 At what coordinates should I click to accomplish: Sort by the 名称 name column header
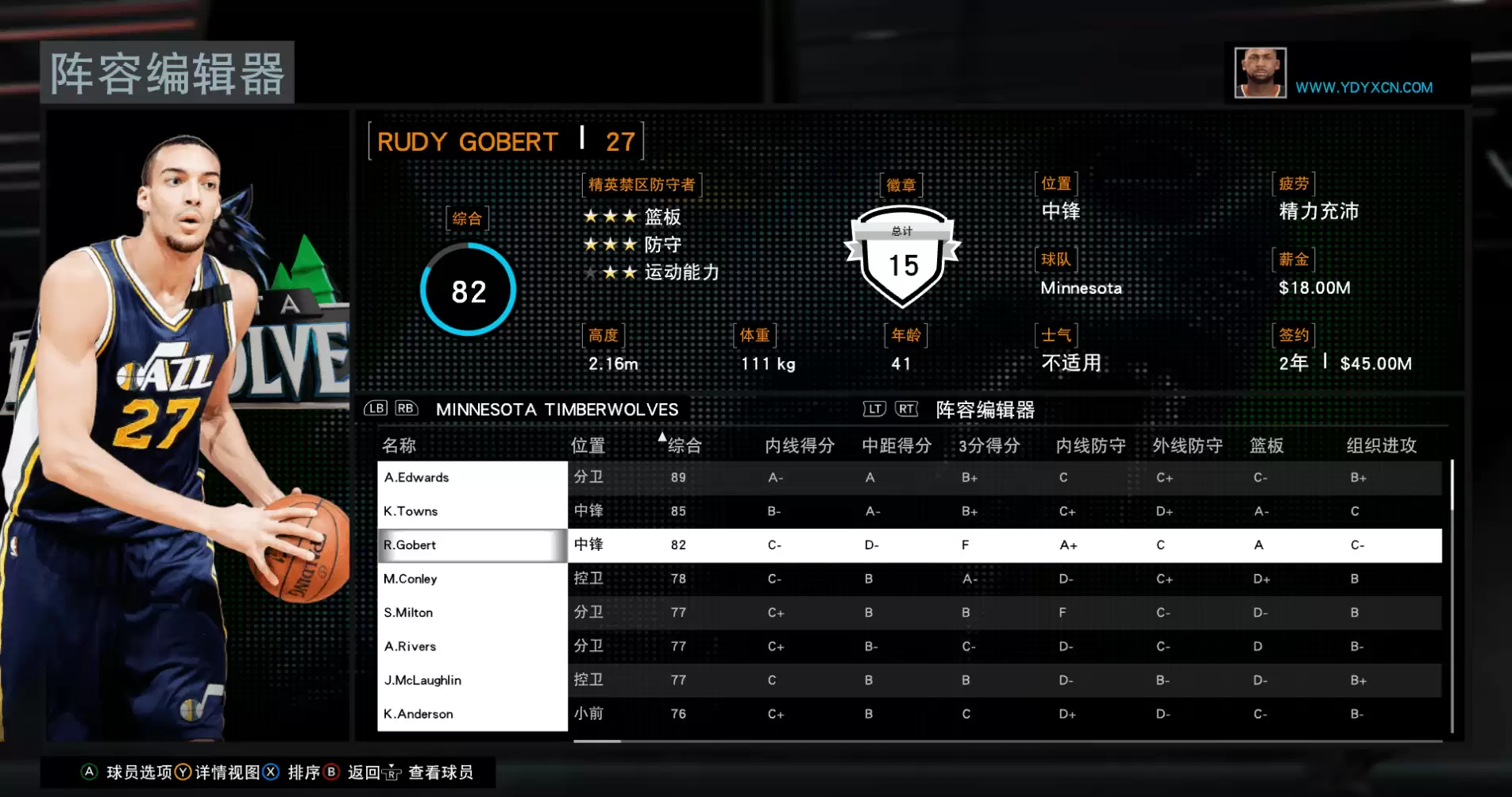coord(399,445)
